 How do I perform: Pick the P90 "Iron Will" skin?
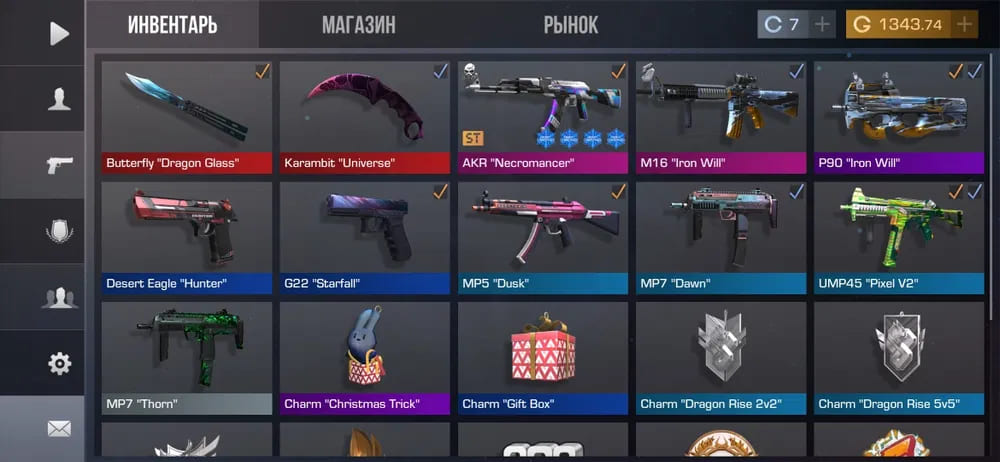[899, 117]
